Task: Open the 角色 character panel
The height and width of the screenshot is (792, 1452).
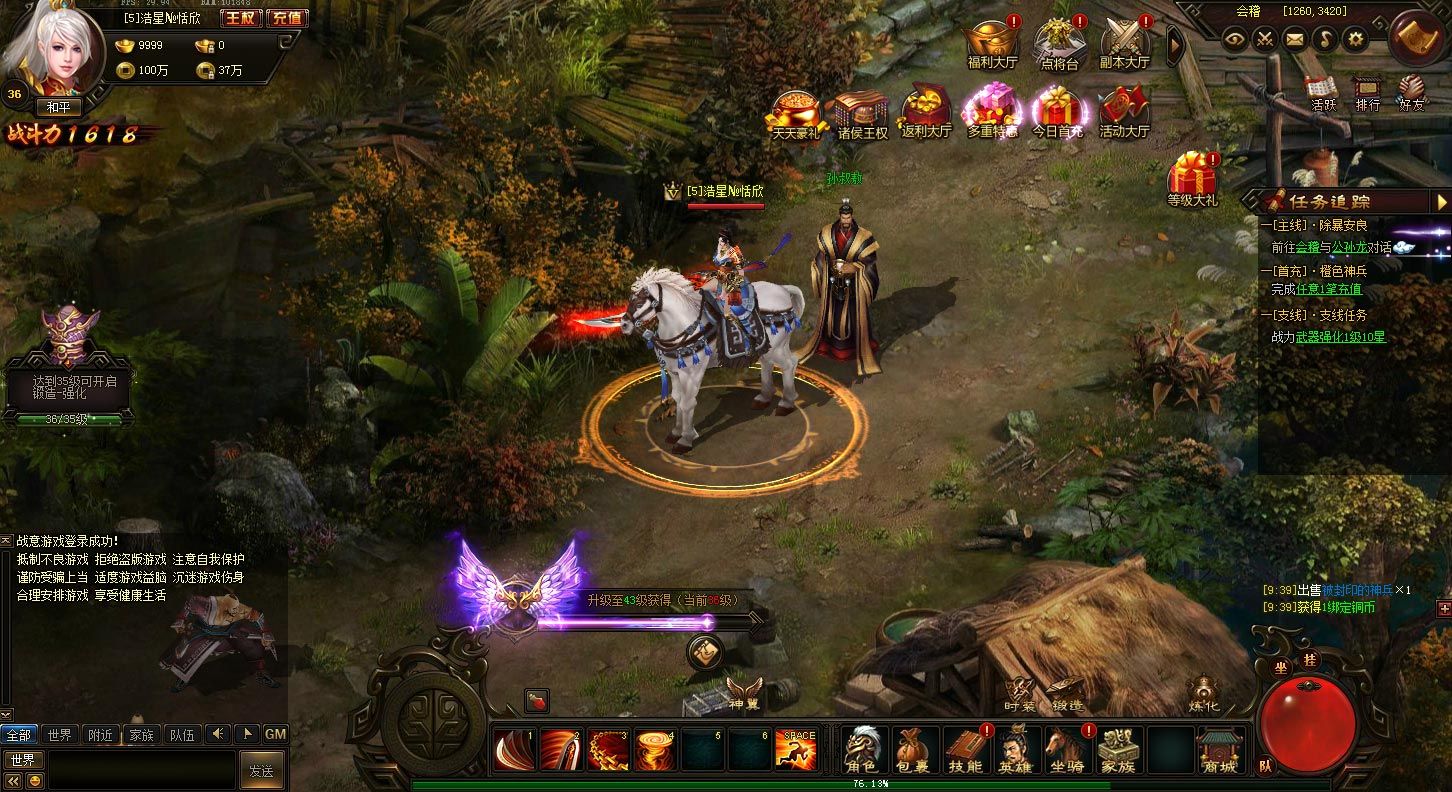Action: click(x=860, y=749)
